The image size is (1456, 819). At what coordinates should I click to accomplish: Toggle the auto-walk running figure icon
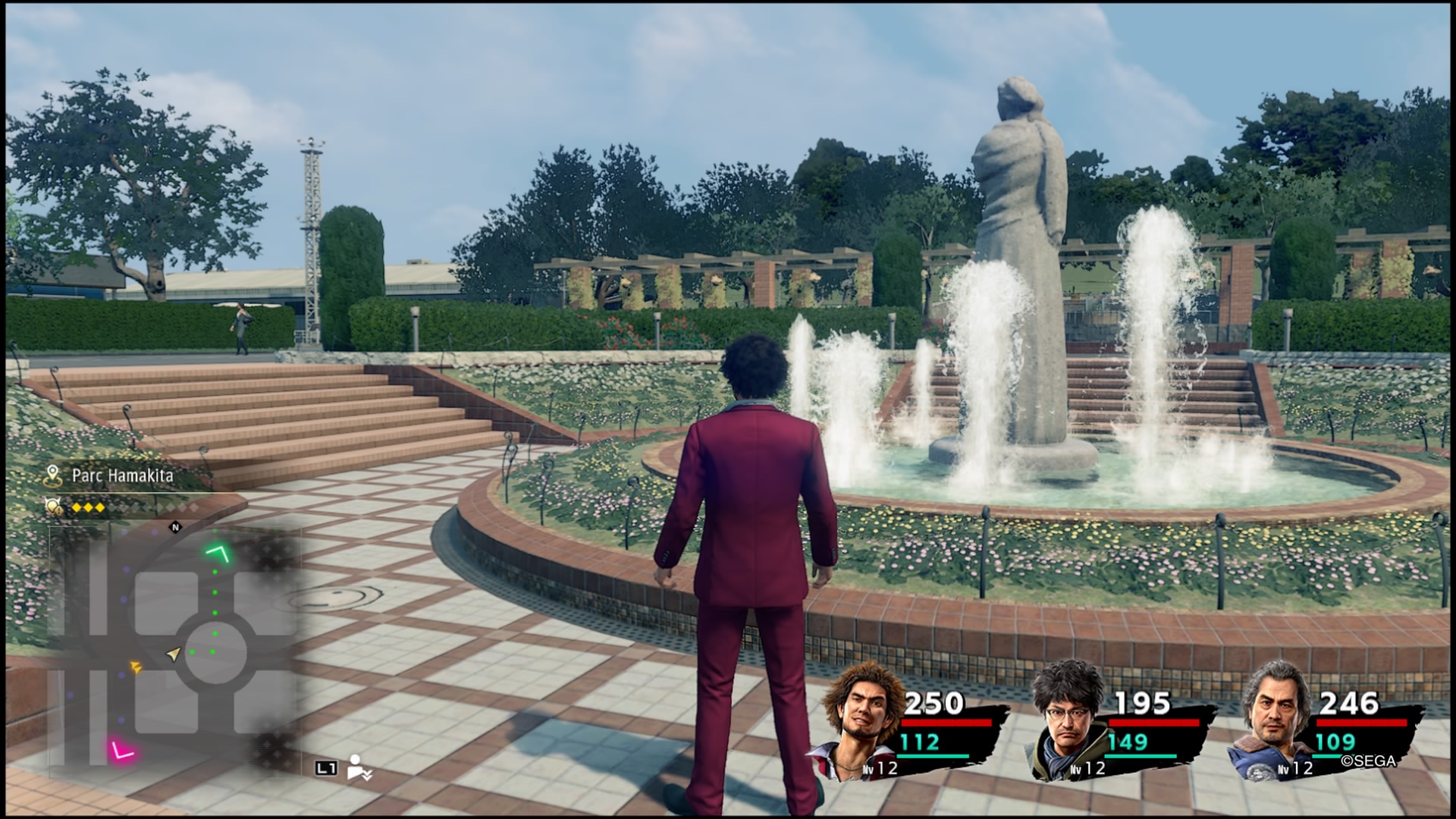(357, 767)
